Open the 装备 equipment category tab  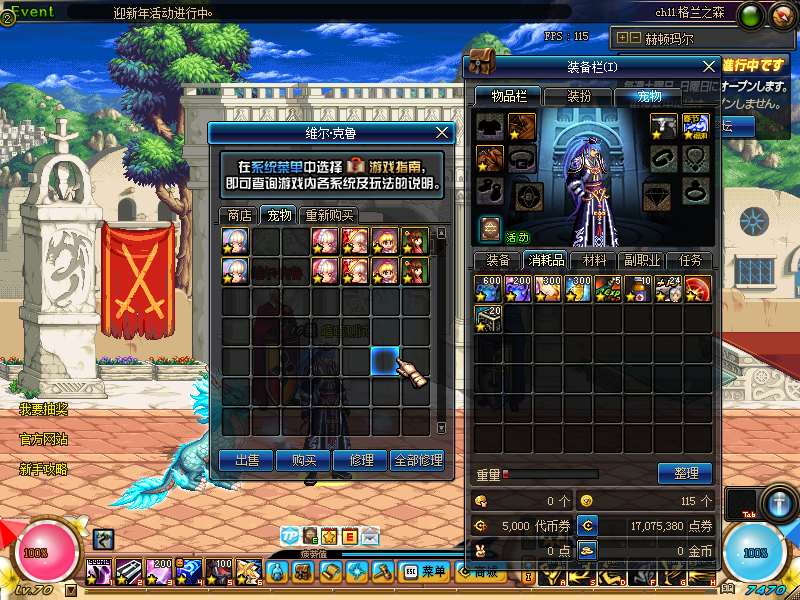point(497,261)
